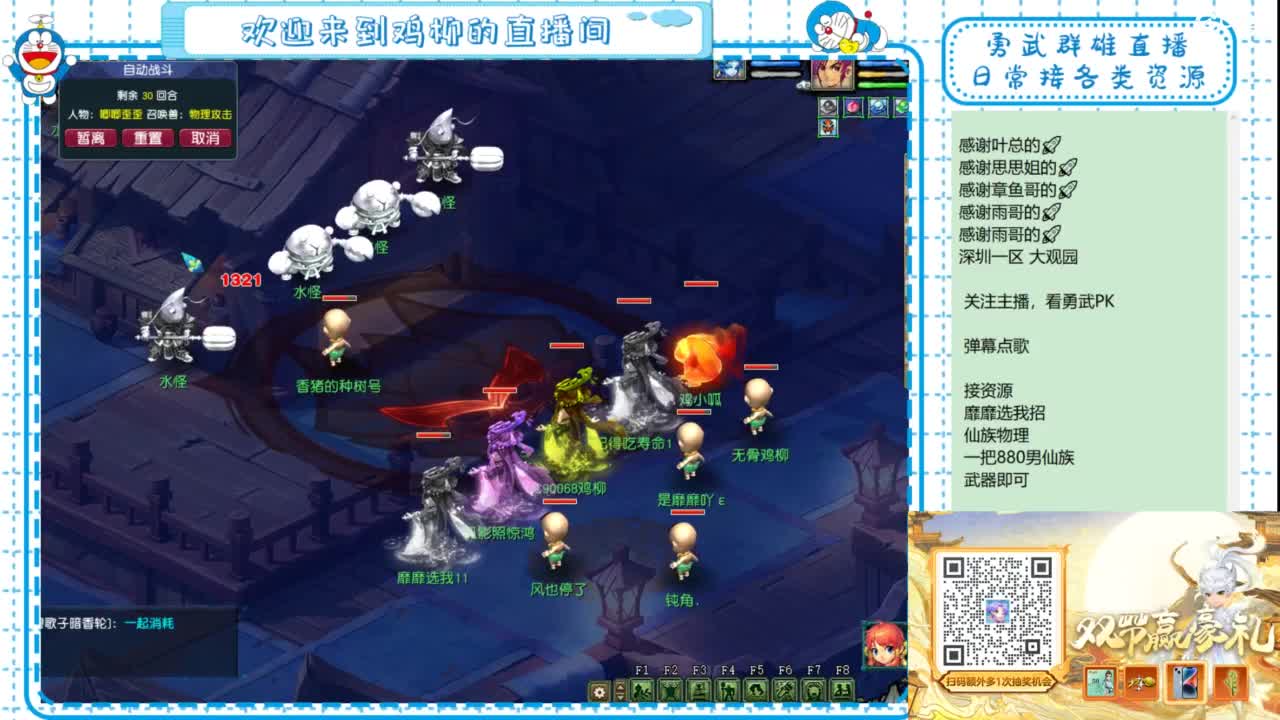Click the blue orb buff icon in the buff row
The image size is (1280, 720).
(880, 107)
